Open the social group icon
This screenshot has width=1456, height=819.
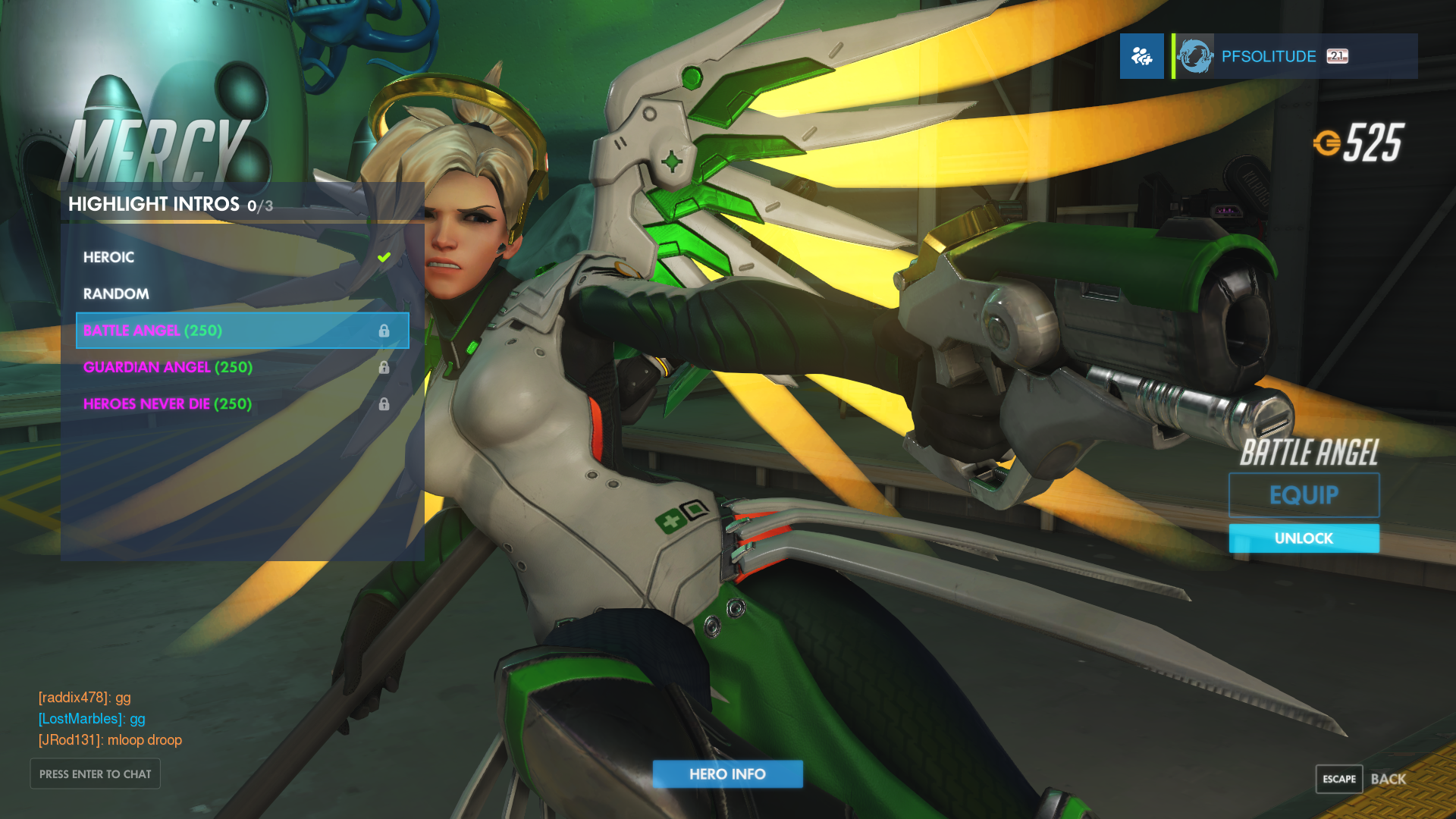point(1141,56)
